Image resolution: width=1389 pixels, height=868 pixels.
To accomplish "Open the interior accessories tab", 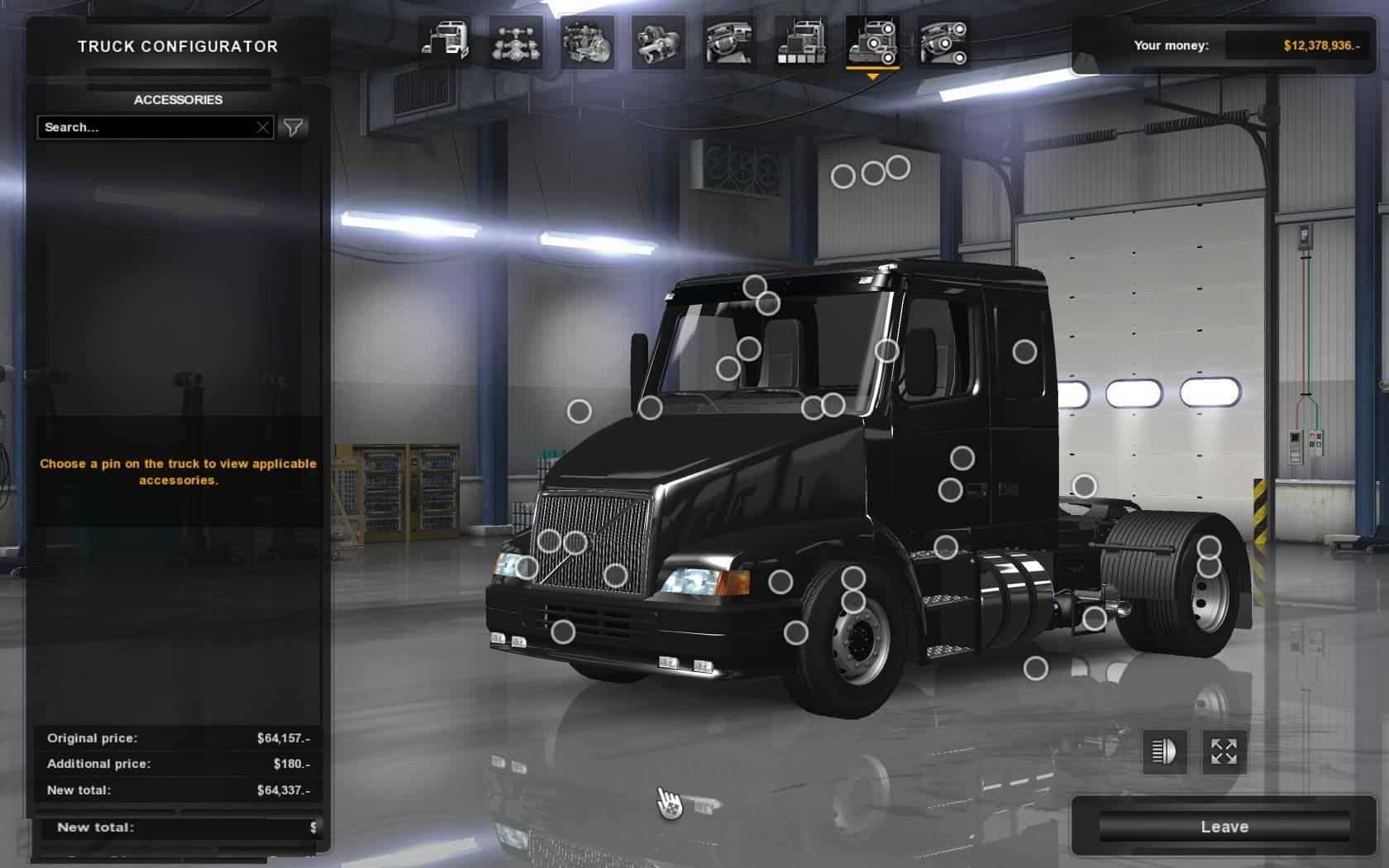I will (943, 41).
